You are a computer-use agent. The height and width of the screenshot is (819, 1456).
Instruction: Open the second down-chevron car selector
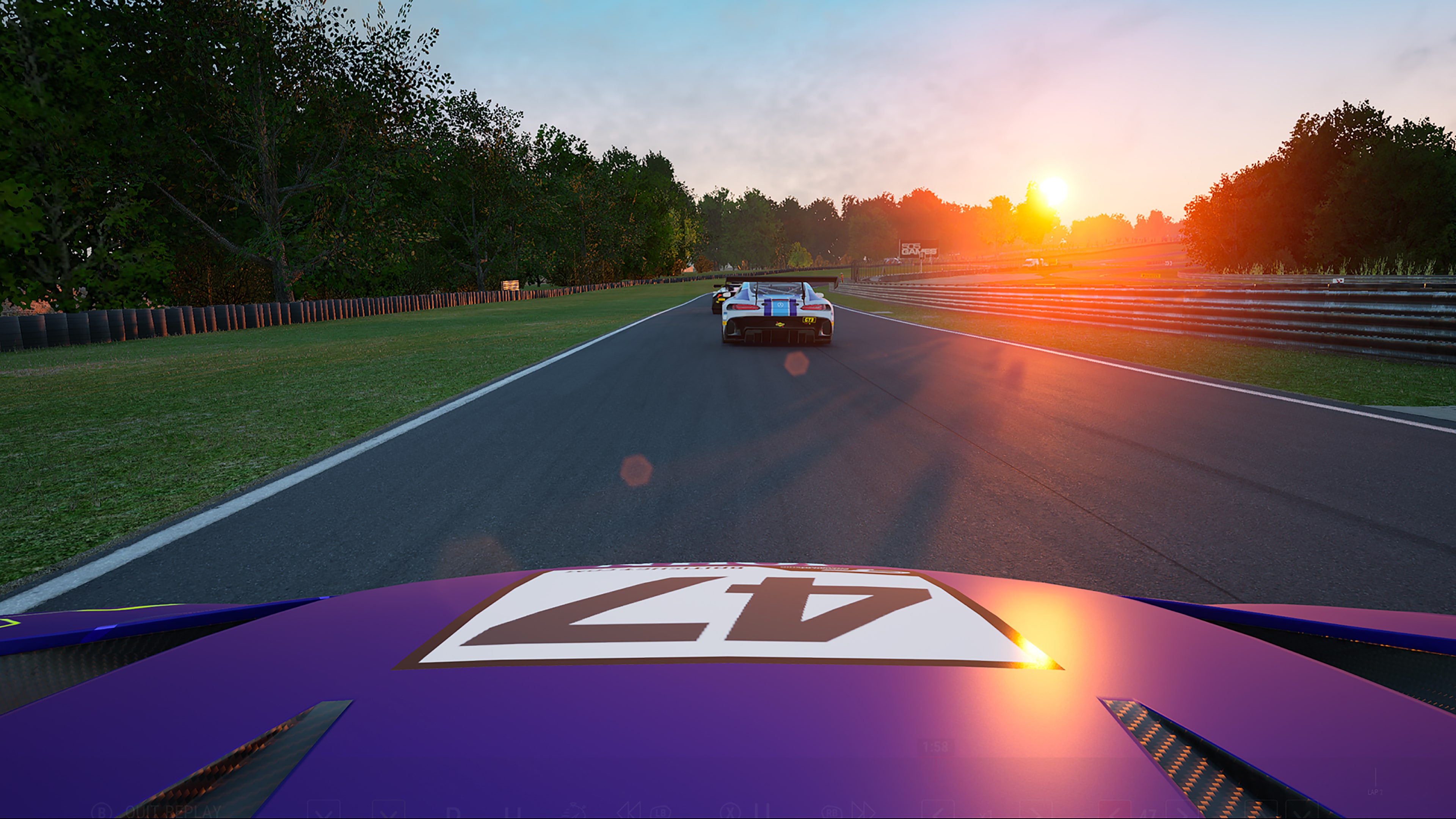pos(390,812)
